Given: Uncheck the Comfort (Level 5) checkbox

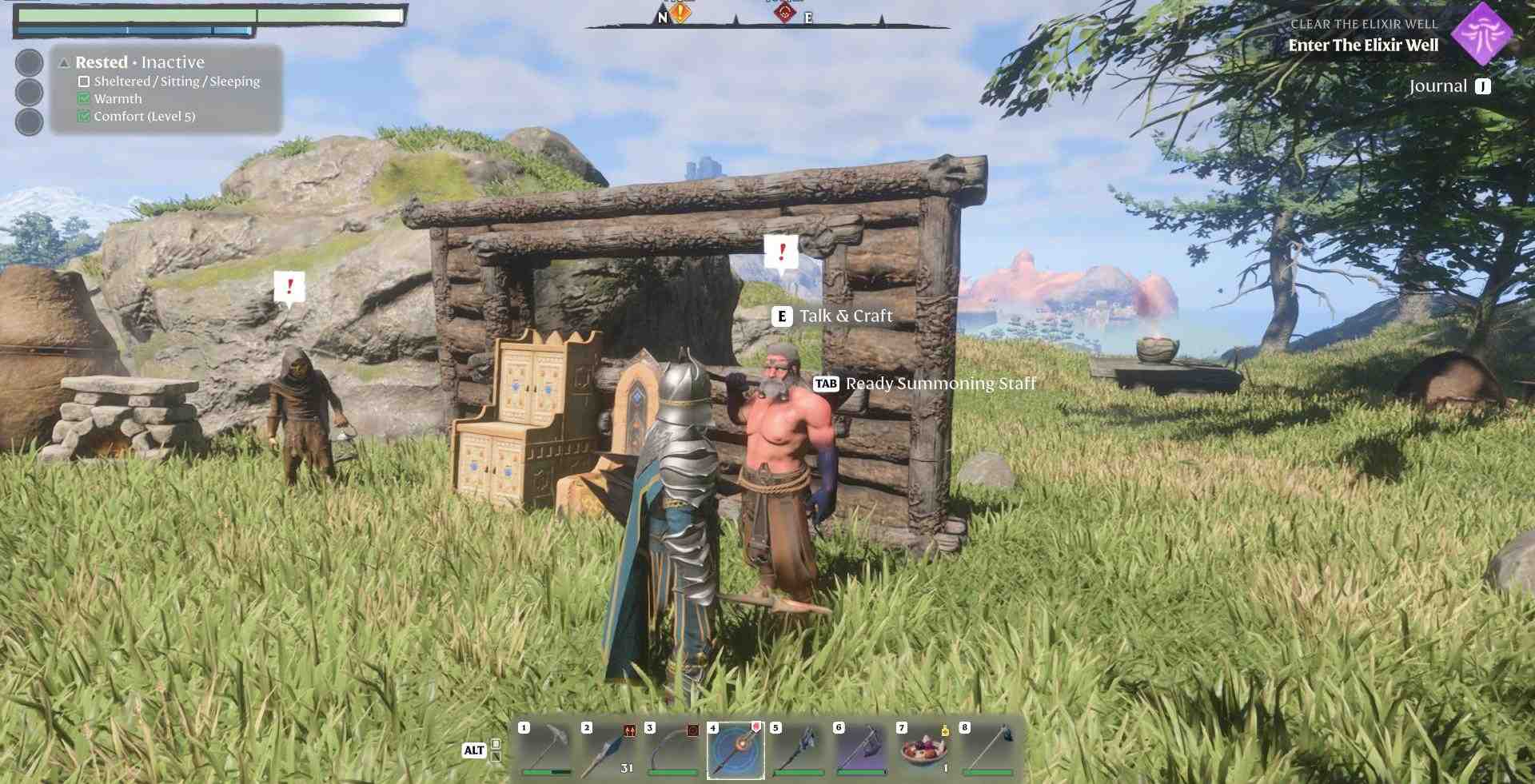Looking at the screenshot, I should click(83, 116).
